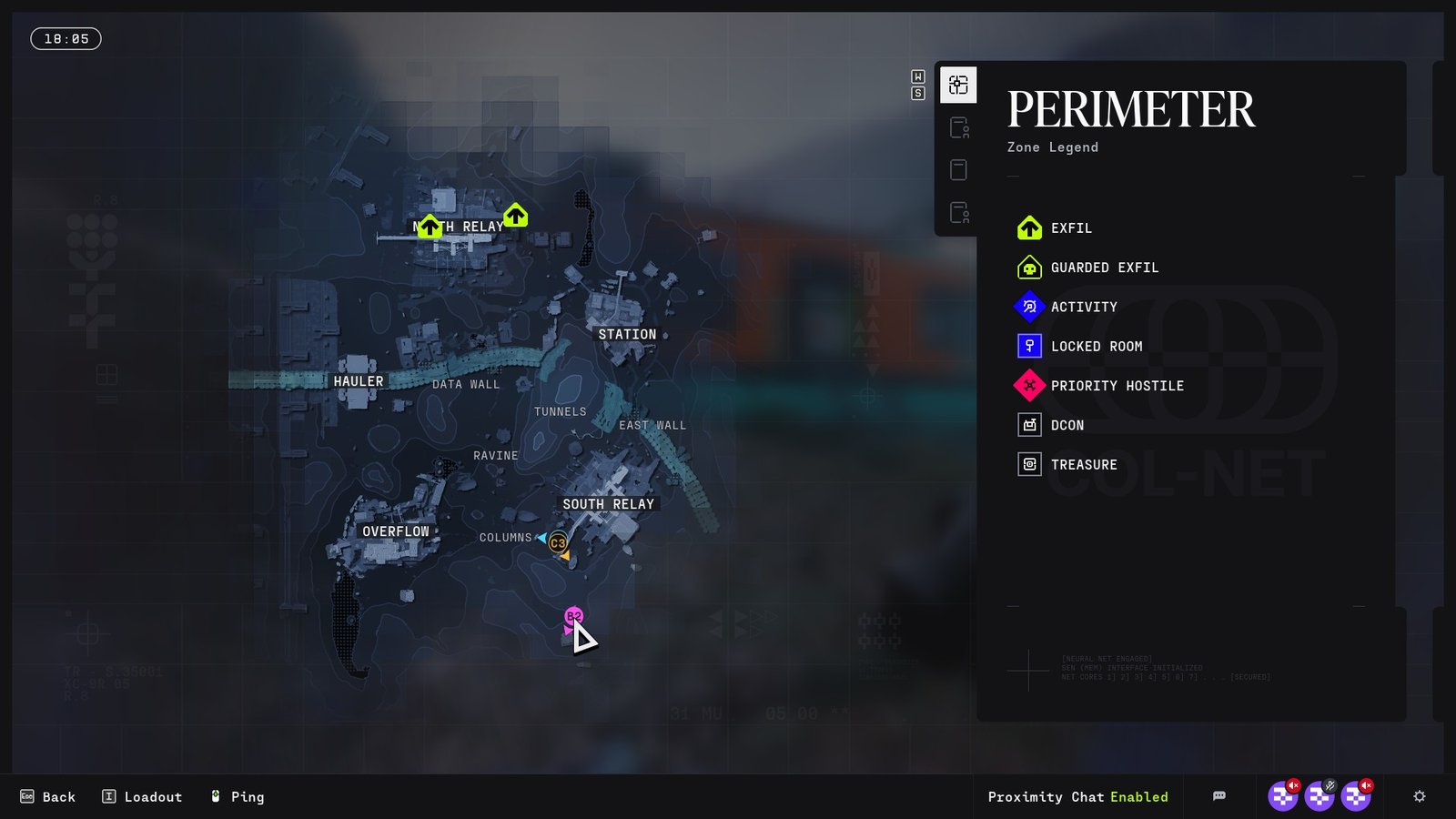Click the S keybind indicator near the sidebar

click(917, 94)
